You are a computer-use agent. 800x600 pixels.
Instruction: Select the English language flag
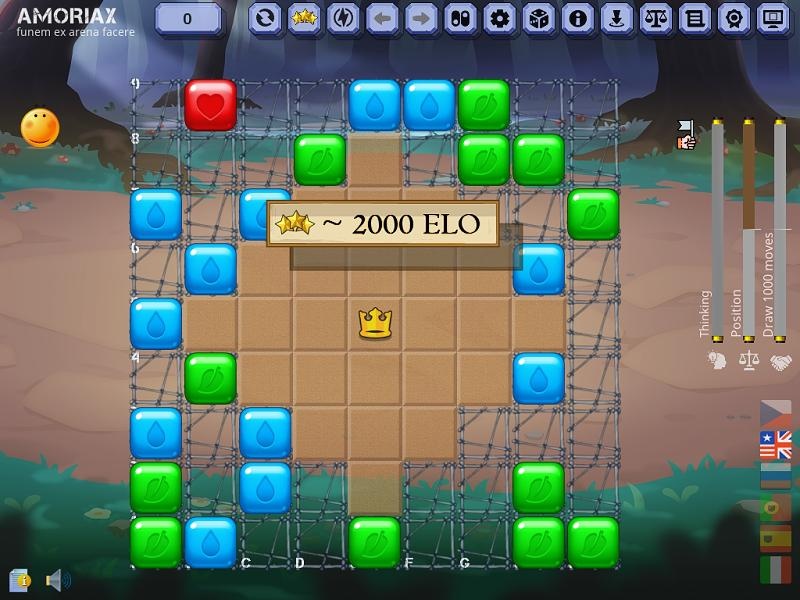[x=776, y=444]
